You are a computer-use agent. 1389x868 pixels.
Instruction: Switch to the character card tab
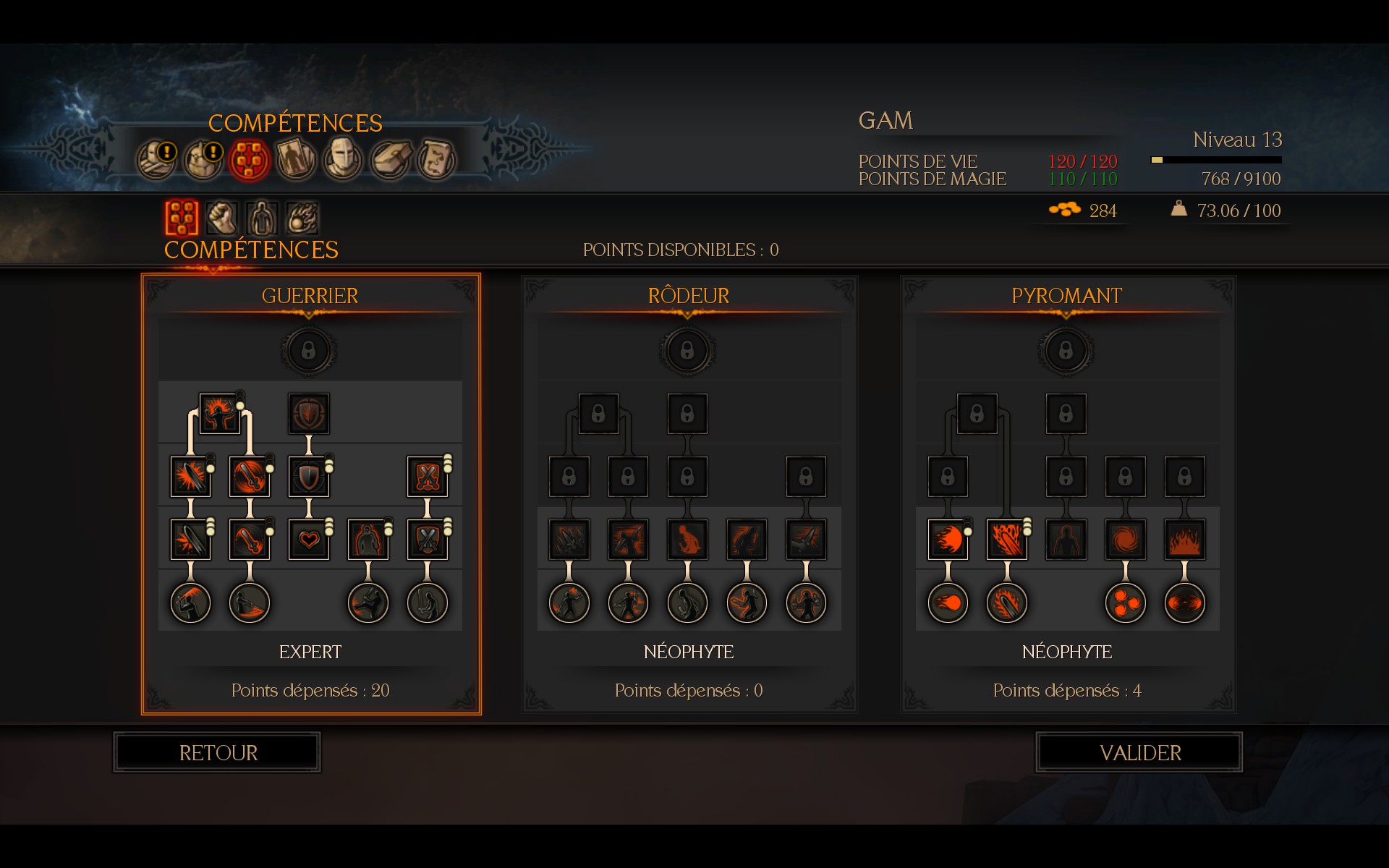pos(296,158)
